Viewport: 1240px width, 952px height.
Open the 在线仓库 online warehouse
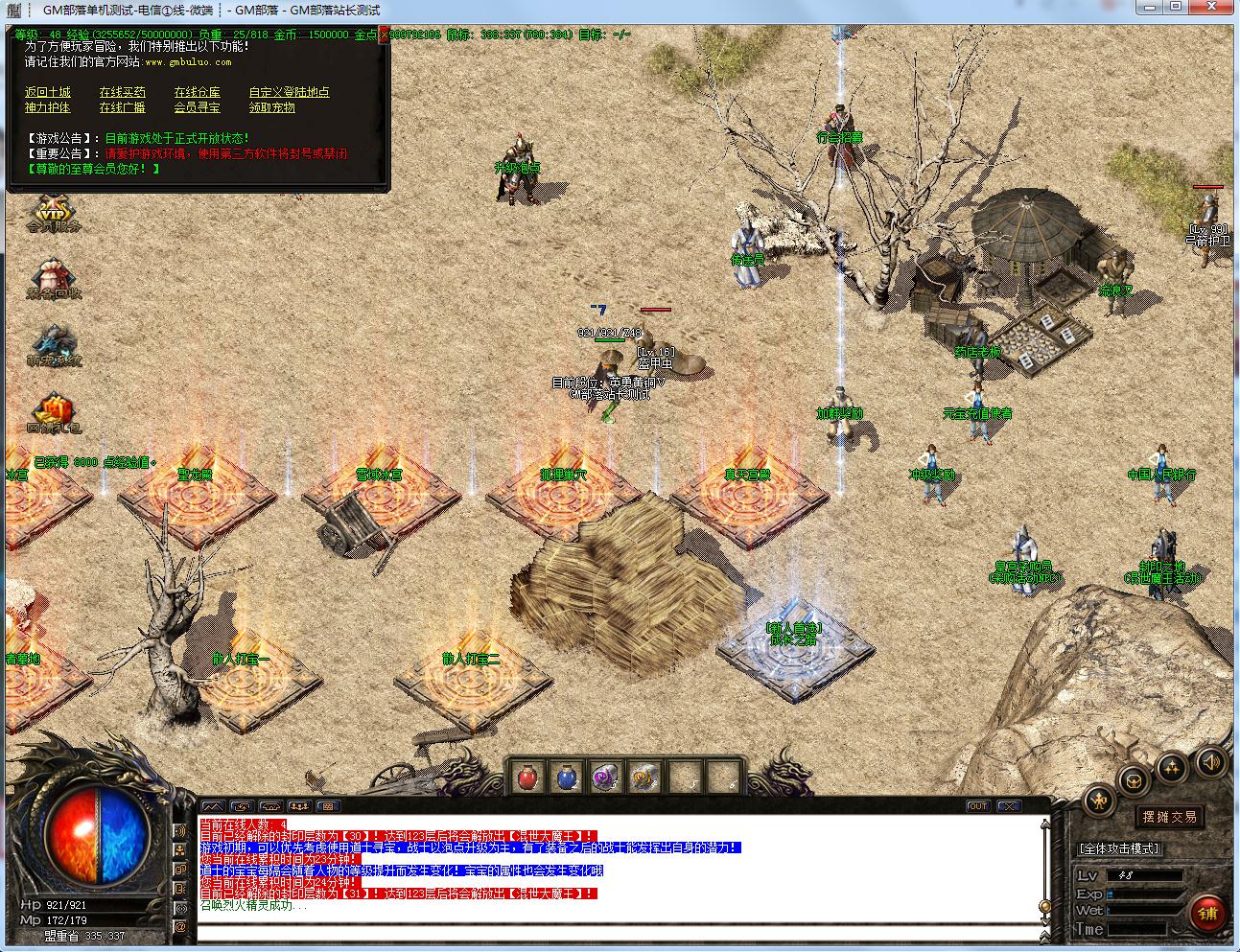pyautogui.click(x=197, y=92)
